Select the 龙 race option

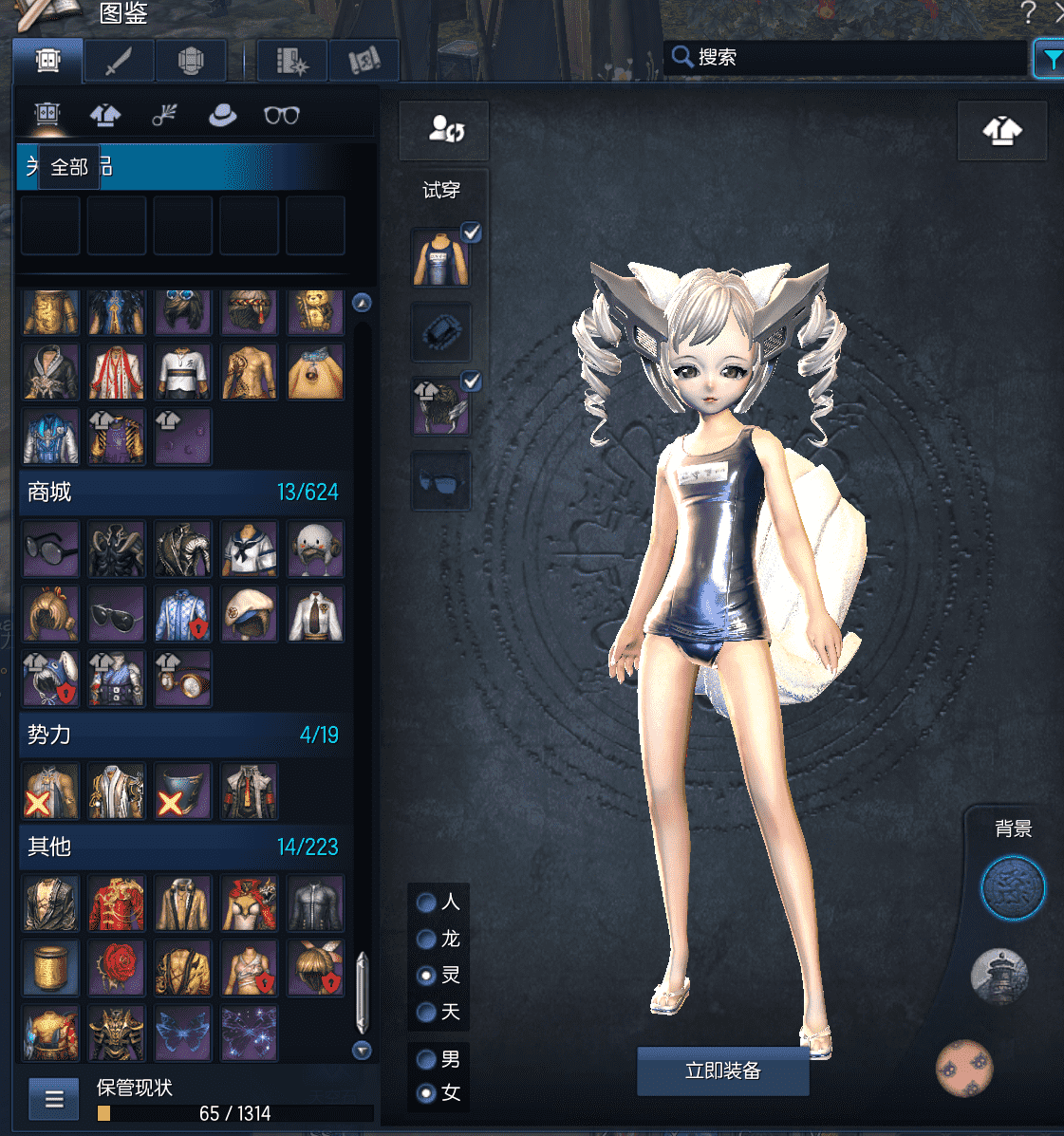point(427,939)
